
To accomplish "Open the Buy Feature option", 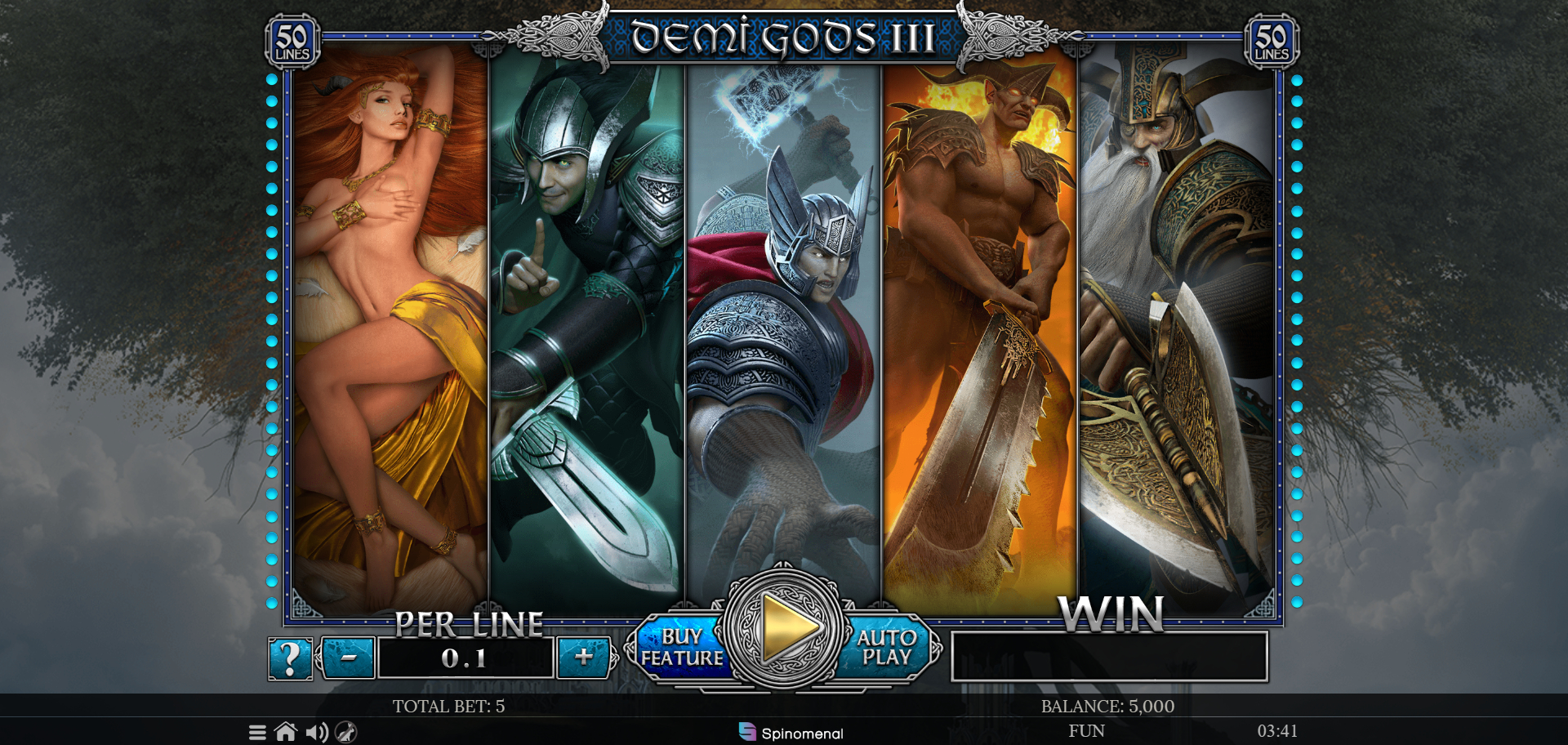I will [x=679, y=648].
